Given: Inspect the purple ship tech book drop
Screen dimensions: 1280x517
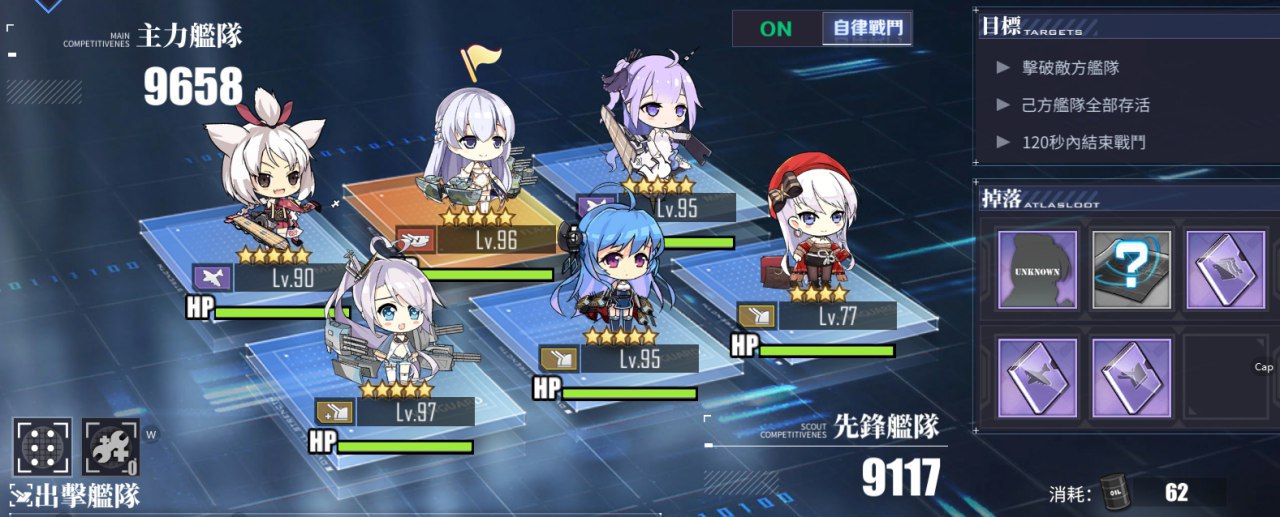Looking at the screenshot, I should [1224, 269].
